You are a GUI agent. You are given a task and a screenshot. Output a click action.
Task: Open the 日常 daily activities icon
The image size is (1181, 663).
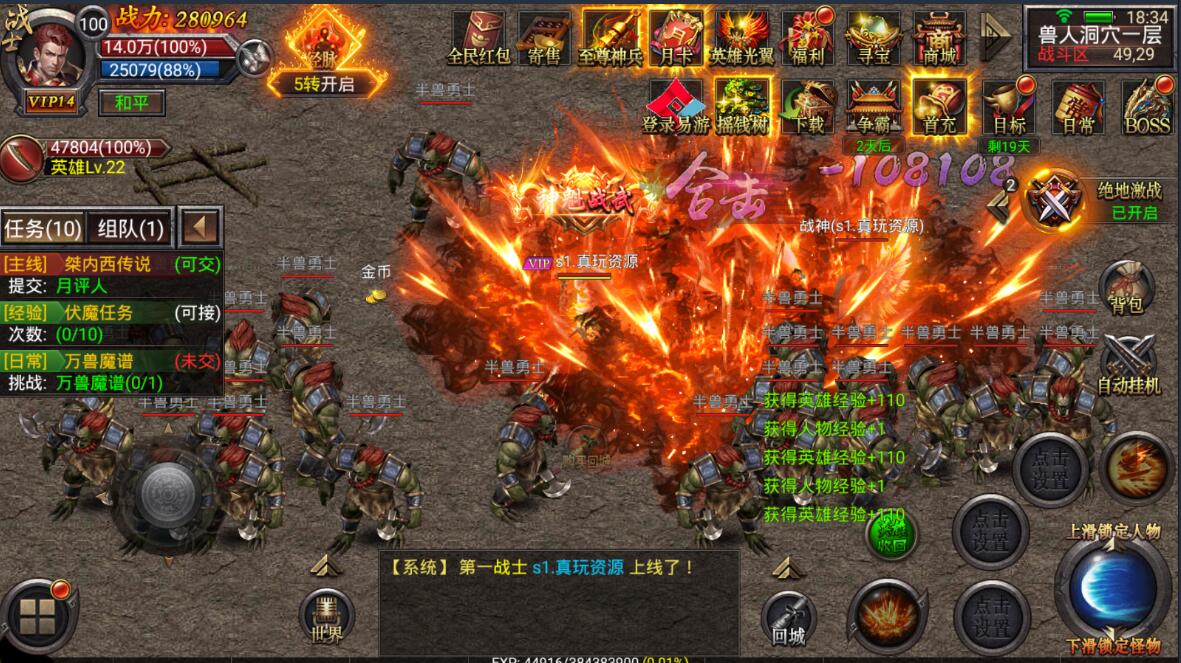pos(1078,106)
